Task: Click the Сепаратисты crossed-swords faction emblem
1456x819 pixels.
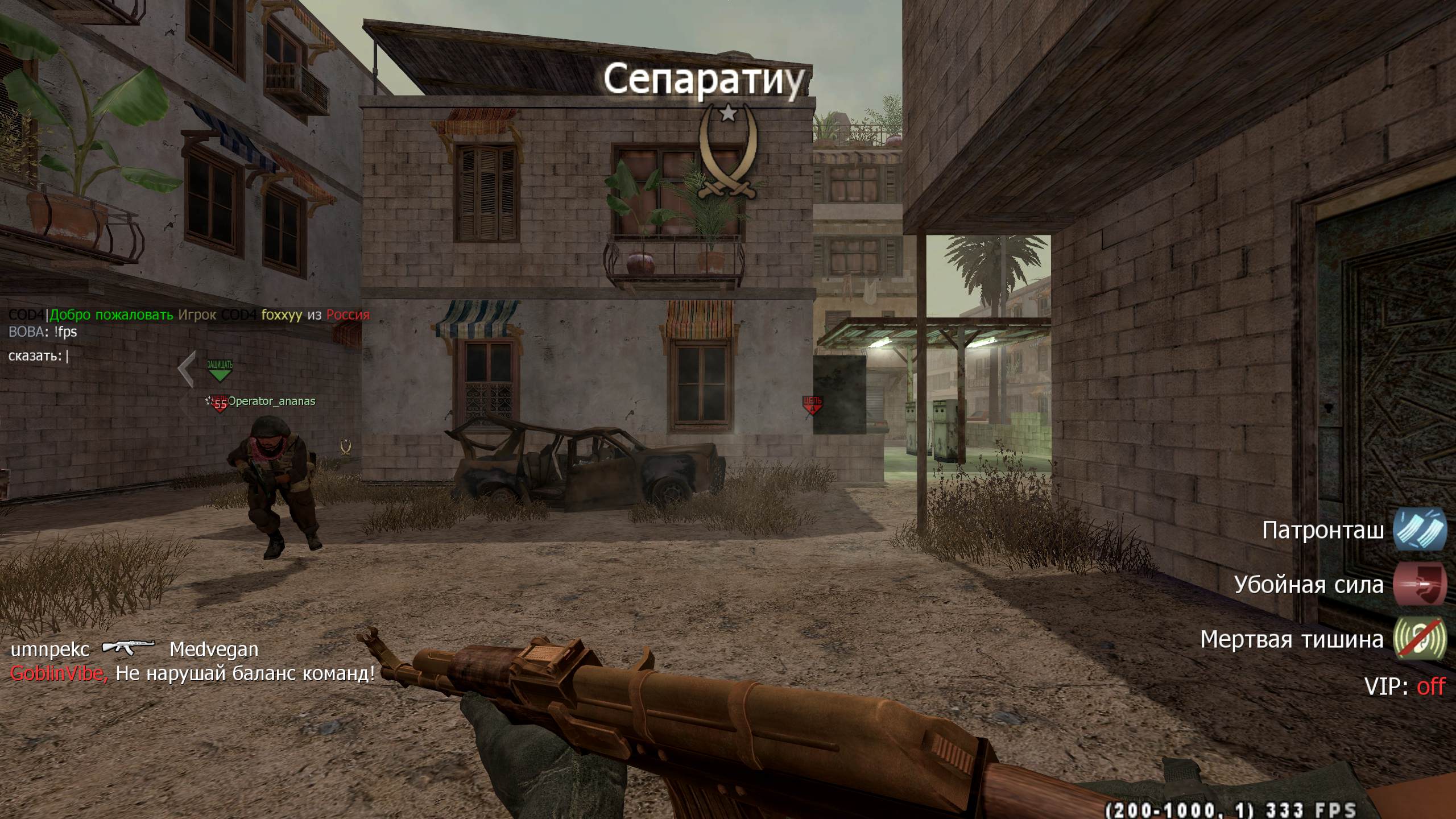Action: 728,155
